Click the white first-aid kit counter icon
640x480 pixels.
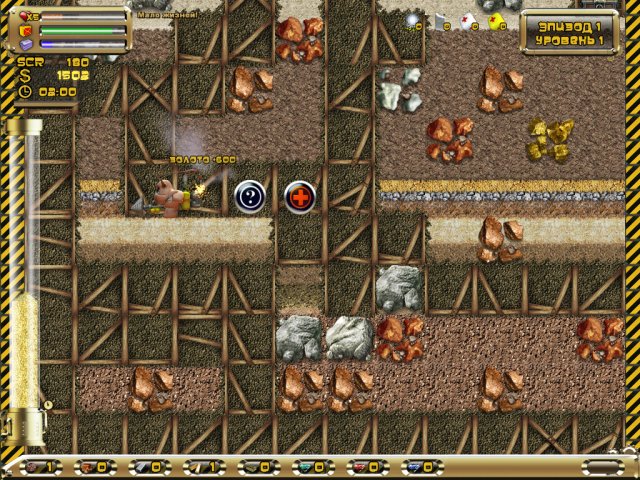coord(467,22)
